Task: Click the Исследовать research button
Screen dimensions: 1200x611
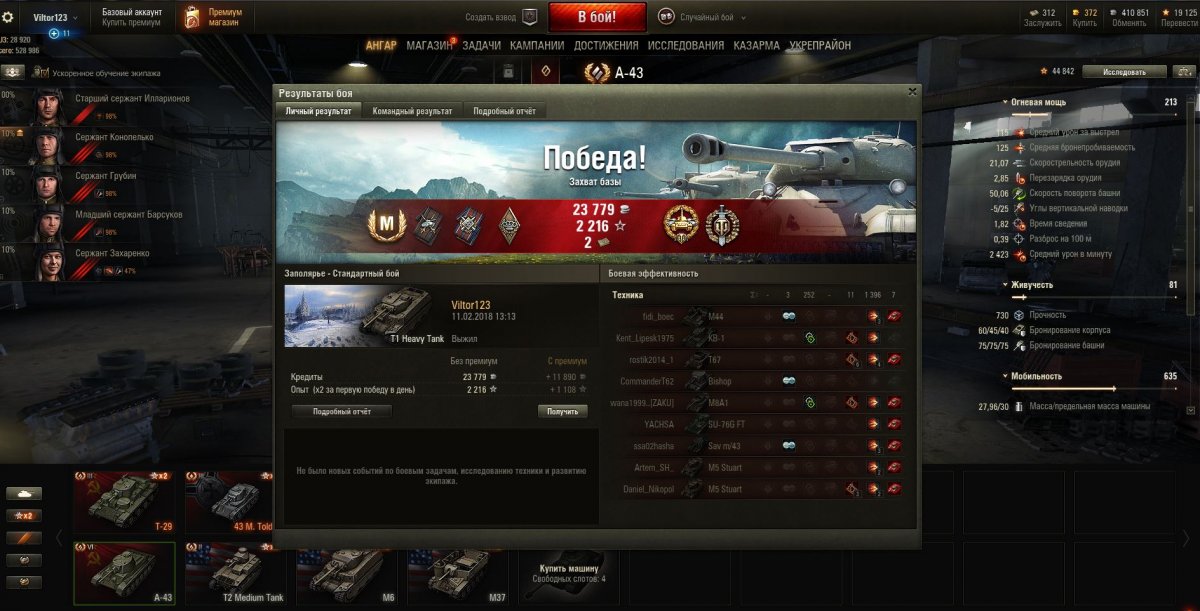Action: point(1125,72)
